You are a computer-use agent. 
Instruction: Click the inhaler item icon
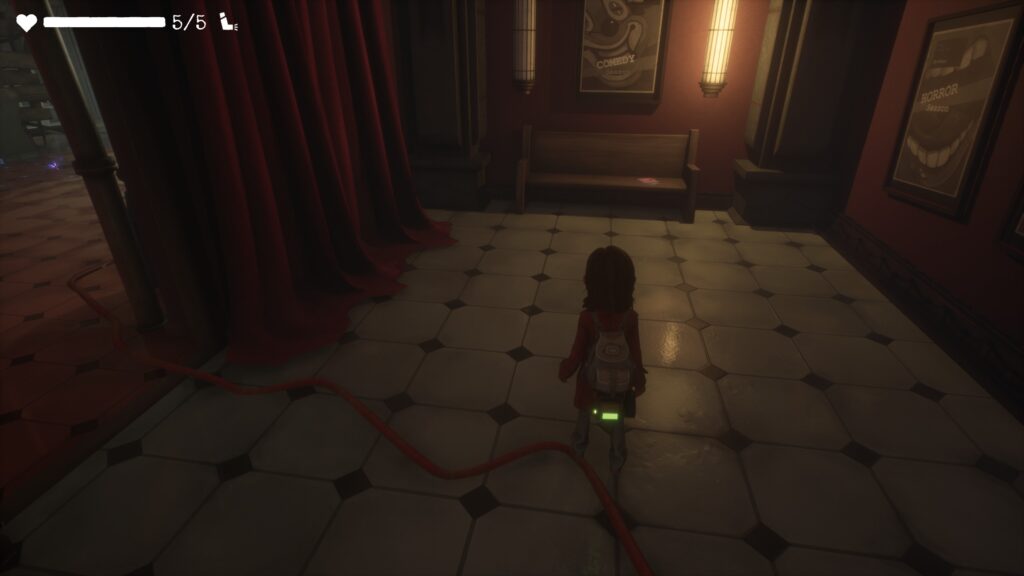point(229,23)
